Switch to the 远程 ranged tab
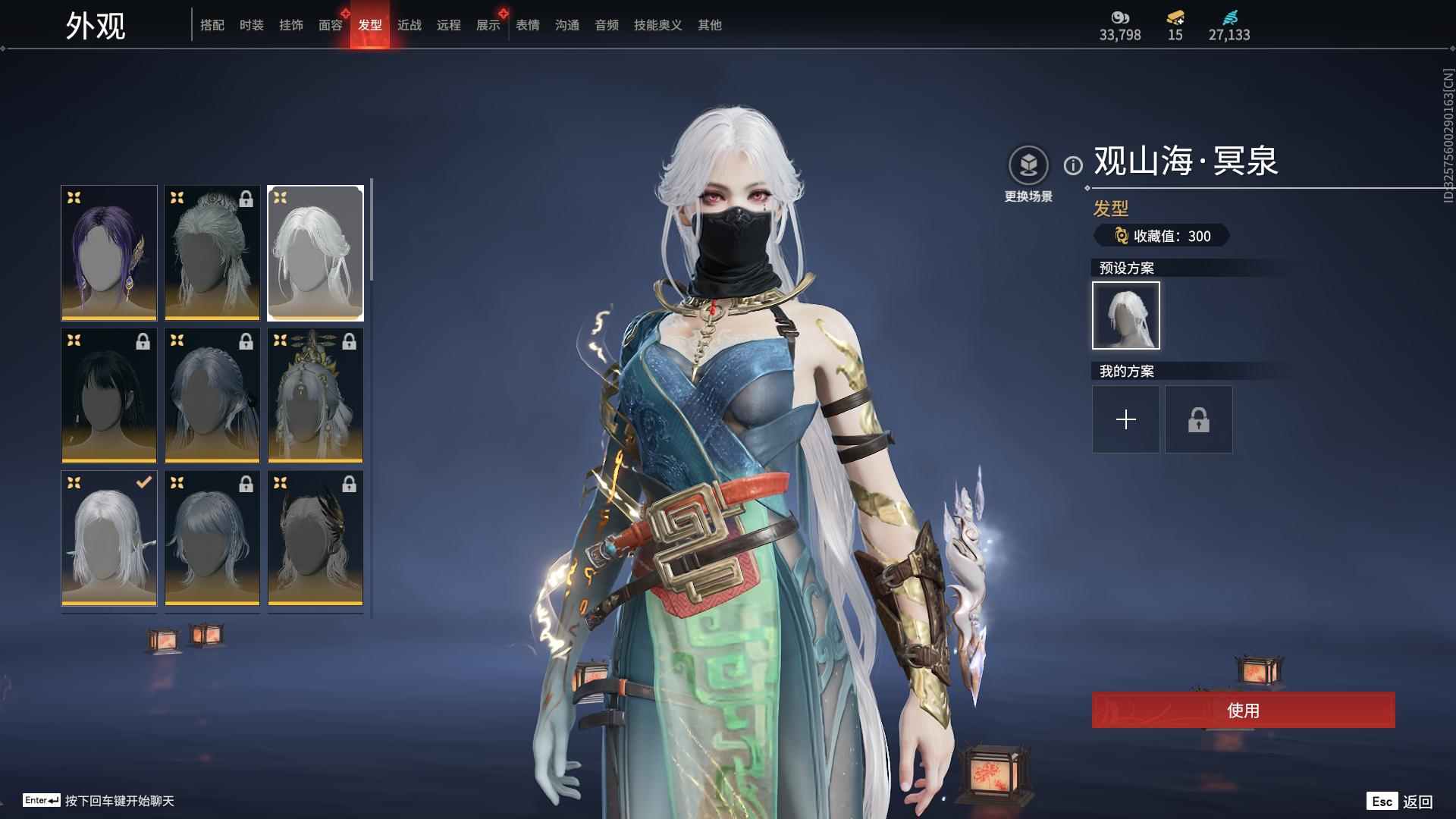Screen dimensions: 1456x819 click(x=449, y=25)
